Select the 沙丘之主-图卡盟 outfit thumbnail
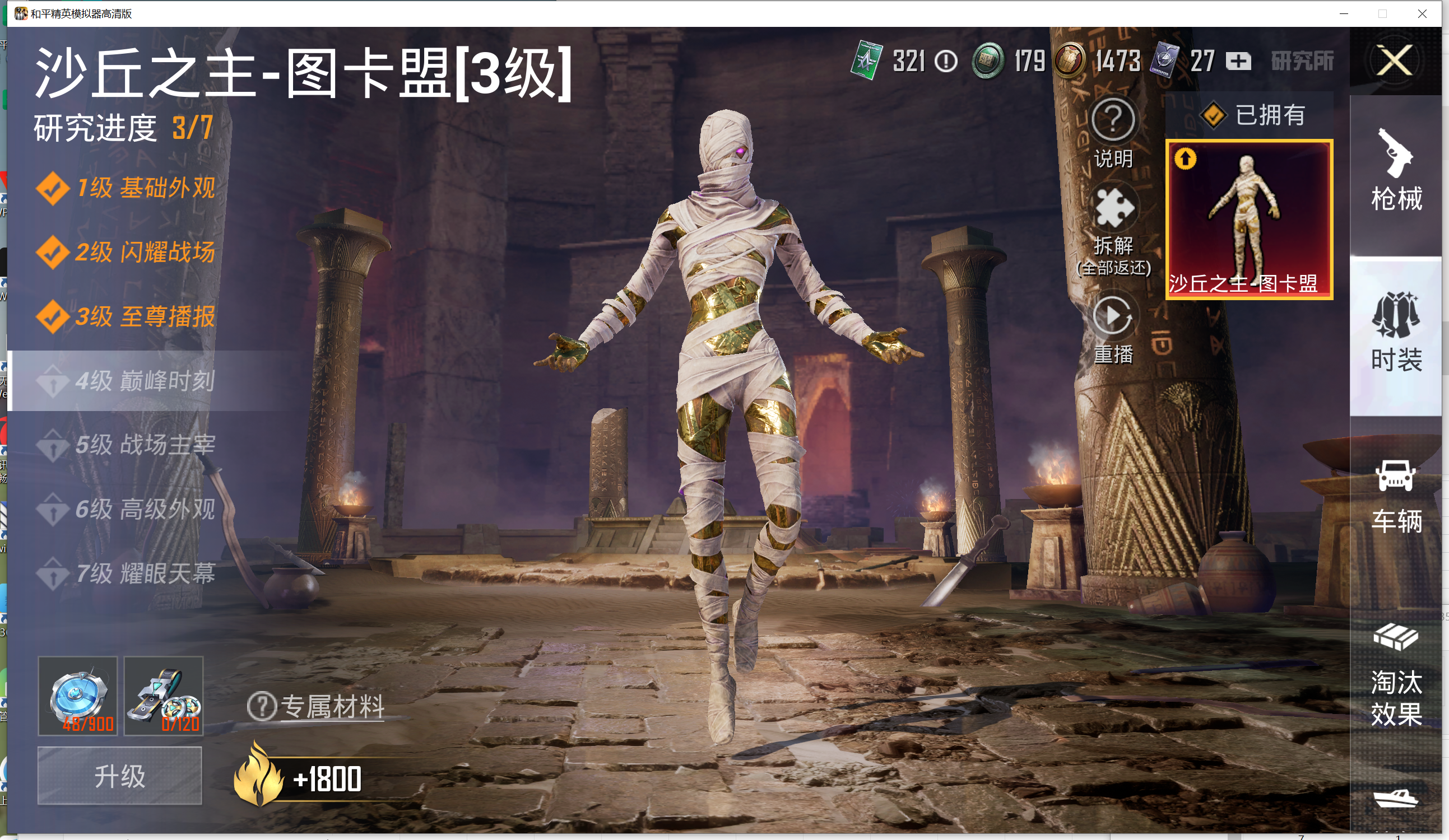This screenshot has width=1449, height=840. click(x=1249, y=220)
